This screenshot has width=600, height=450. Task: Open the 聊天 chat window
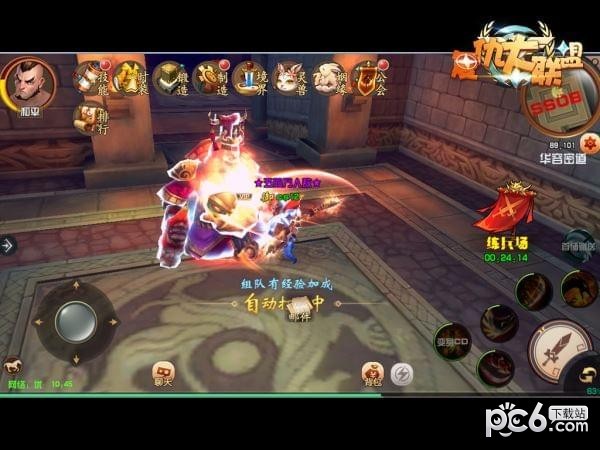tap(162, 373)
